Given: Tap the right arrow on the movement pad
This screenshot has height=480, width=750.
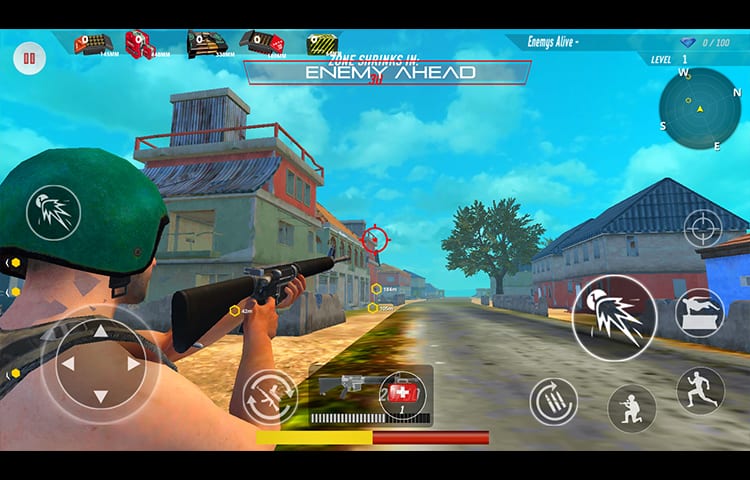Looking at the screenshot, I should pos(134,364).
